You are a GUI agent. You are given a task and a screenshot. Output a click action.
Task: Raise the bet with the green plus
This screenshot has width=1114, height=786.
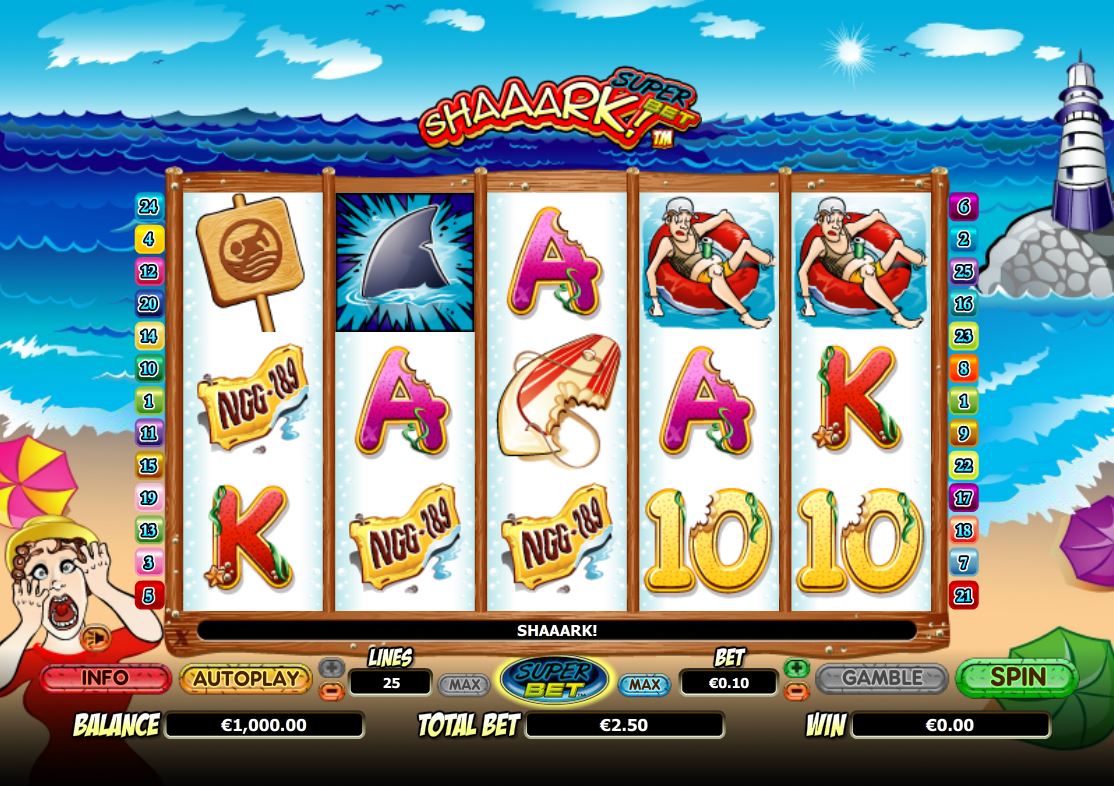[x=796, y=667]
